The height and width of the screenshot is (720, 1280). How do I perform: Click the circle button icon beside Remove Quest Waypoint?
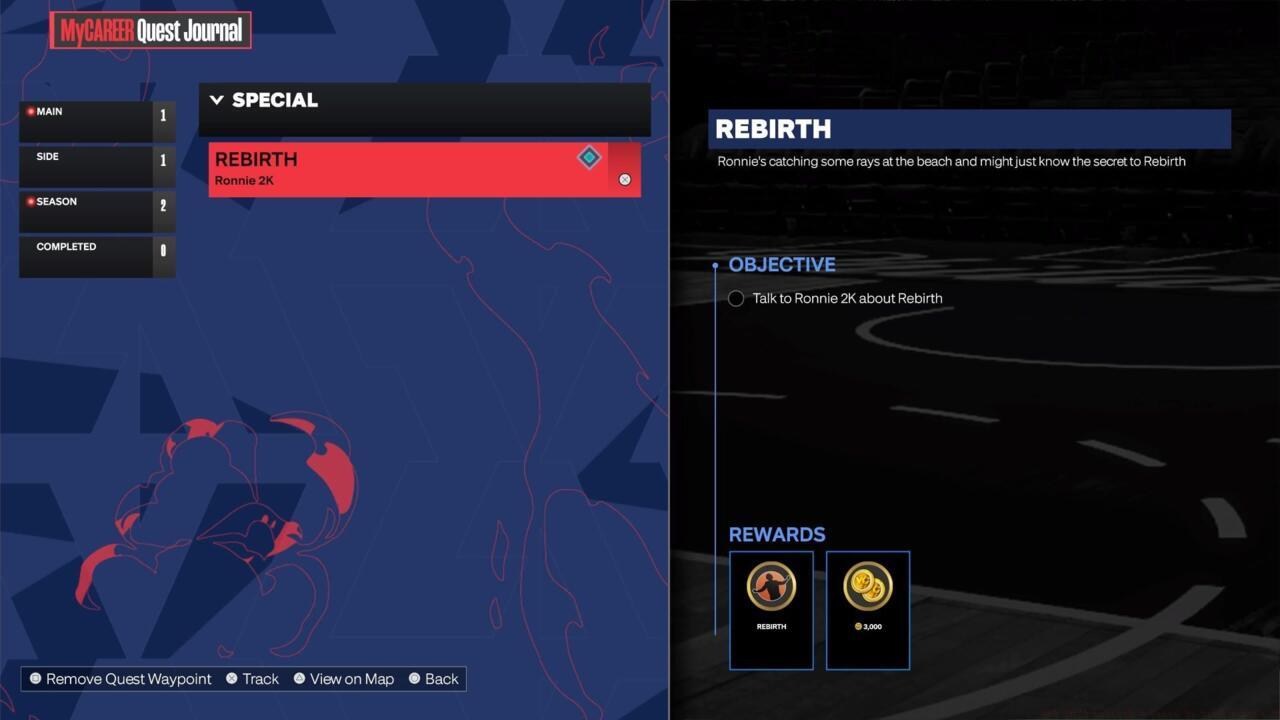pyautogui.click(x=36, y=678)
